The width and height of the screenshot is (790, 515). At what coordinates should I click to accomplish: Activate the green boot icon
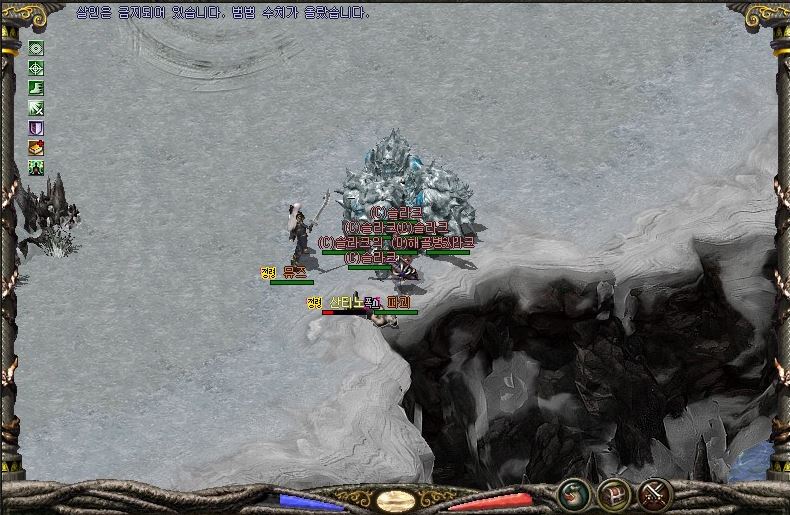(x=36, y=88)
